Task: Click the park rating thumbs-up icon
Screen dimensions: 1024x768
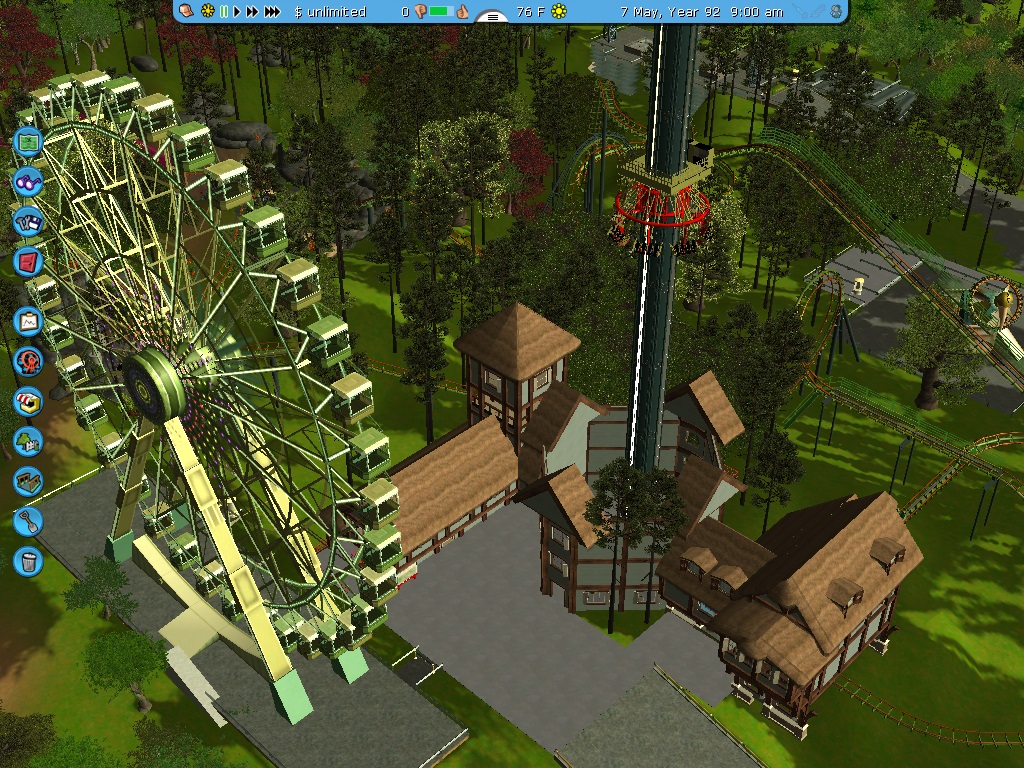Action: 463,12
